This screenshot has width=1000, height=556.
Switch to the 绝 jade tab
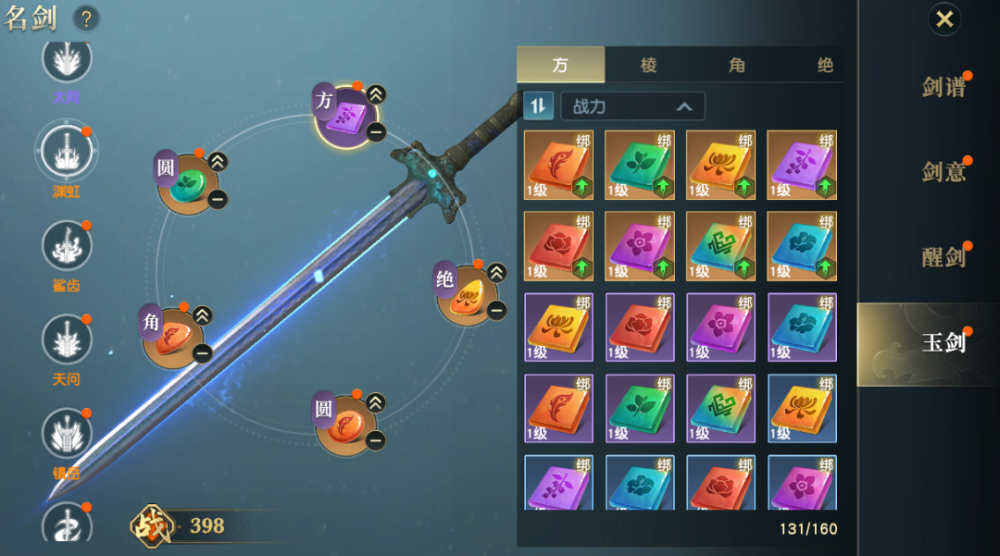[x=824, y=65]
